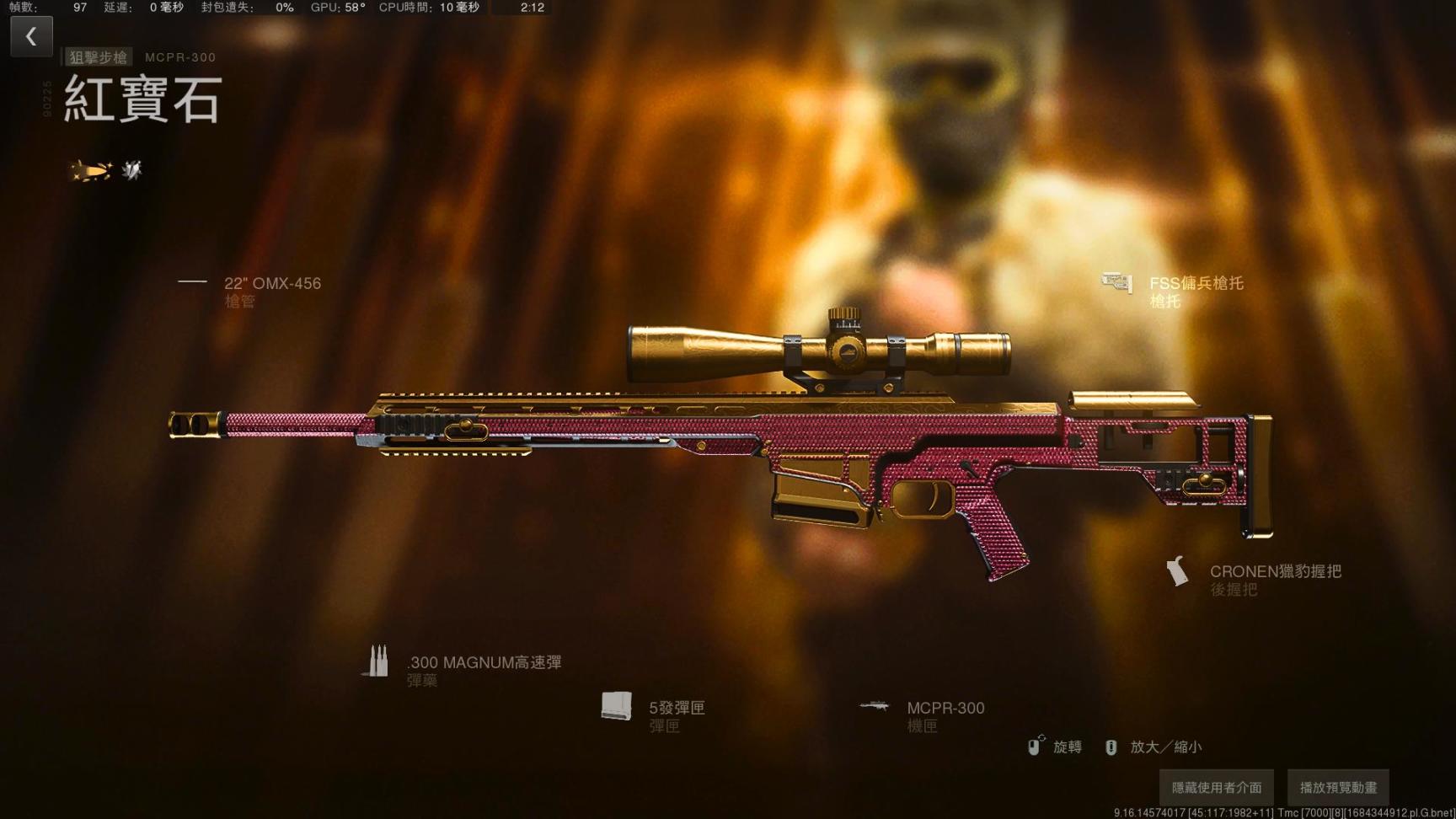Click the 隱藏使用者介面 hide UI button
Viewport: 1456px width, 819px height.
click(1216, 788)
